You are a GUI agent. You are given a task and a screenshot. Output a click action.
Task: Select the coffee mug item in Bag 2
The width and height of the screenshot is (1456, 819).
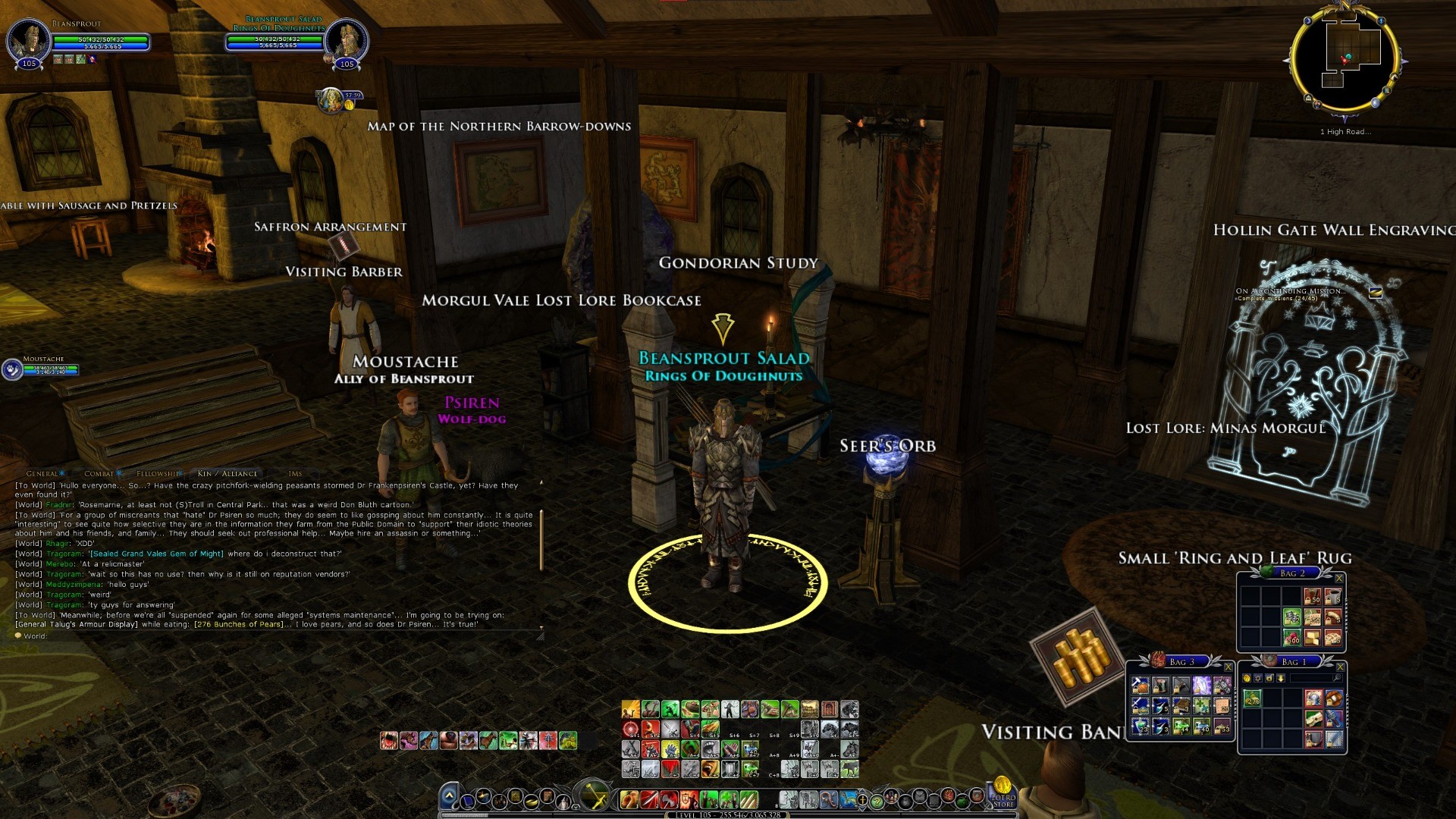click(x=1332, y=598)
